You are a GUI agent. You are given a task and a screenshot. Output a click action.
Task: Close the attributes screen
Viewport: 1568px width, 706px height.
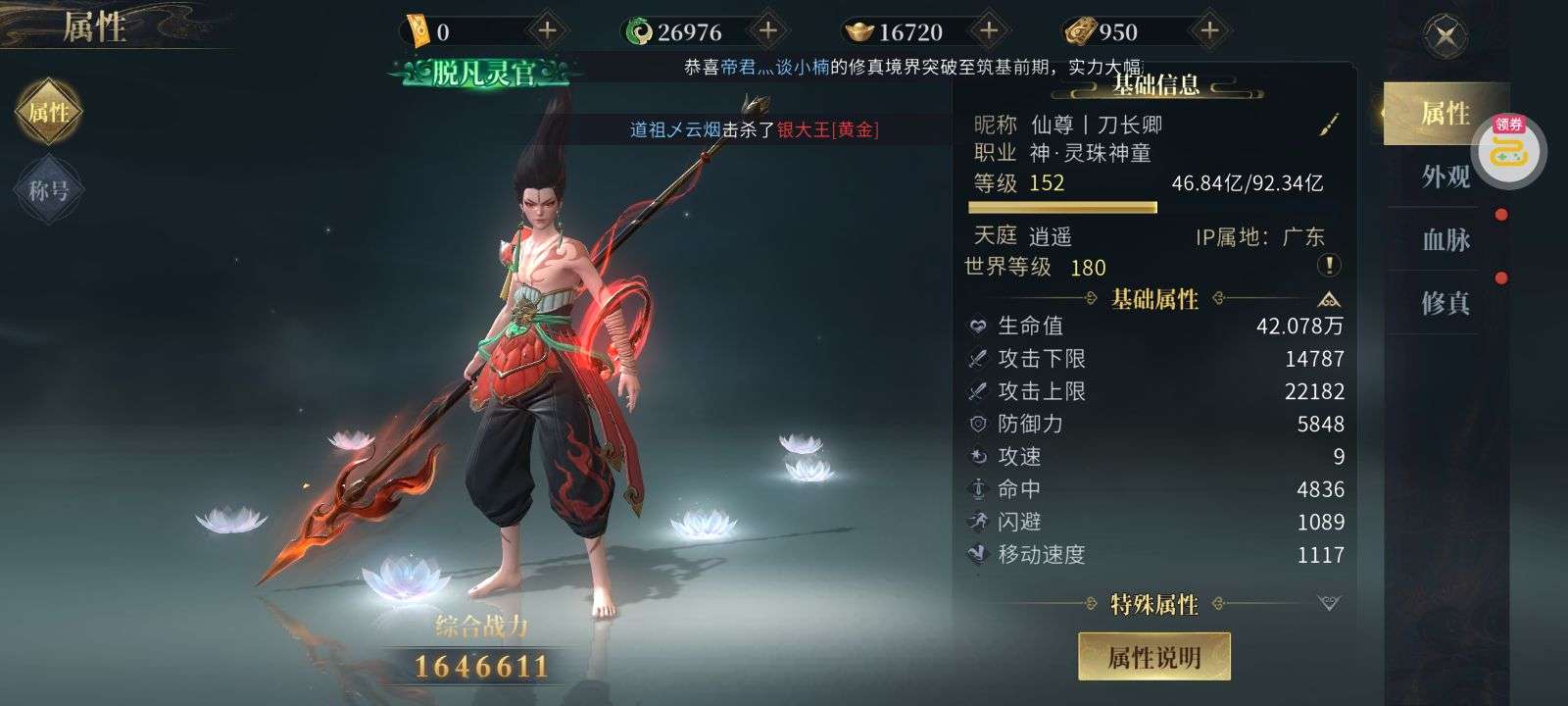point(1445,37)
